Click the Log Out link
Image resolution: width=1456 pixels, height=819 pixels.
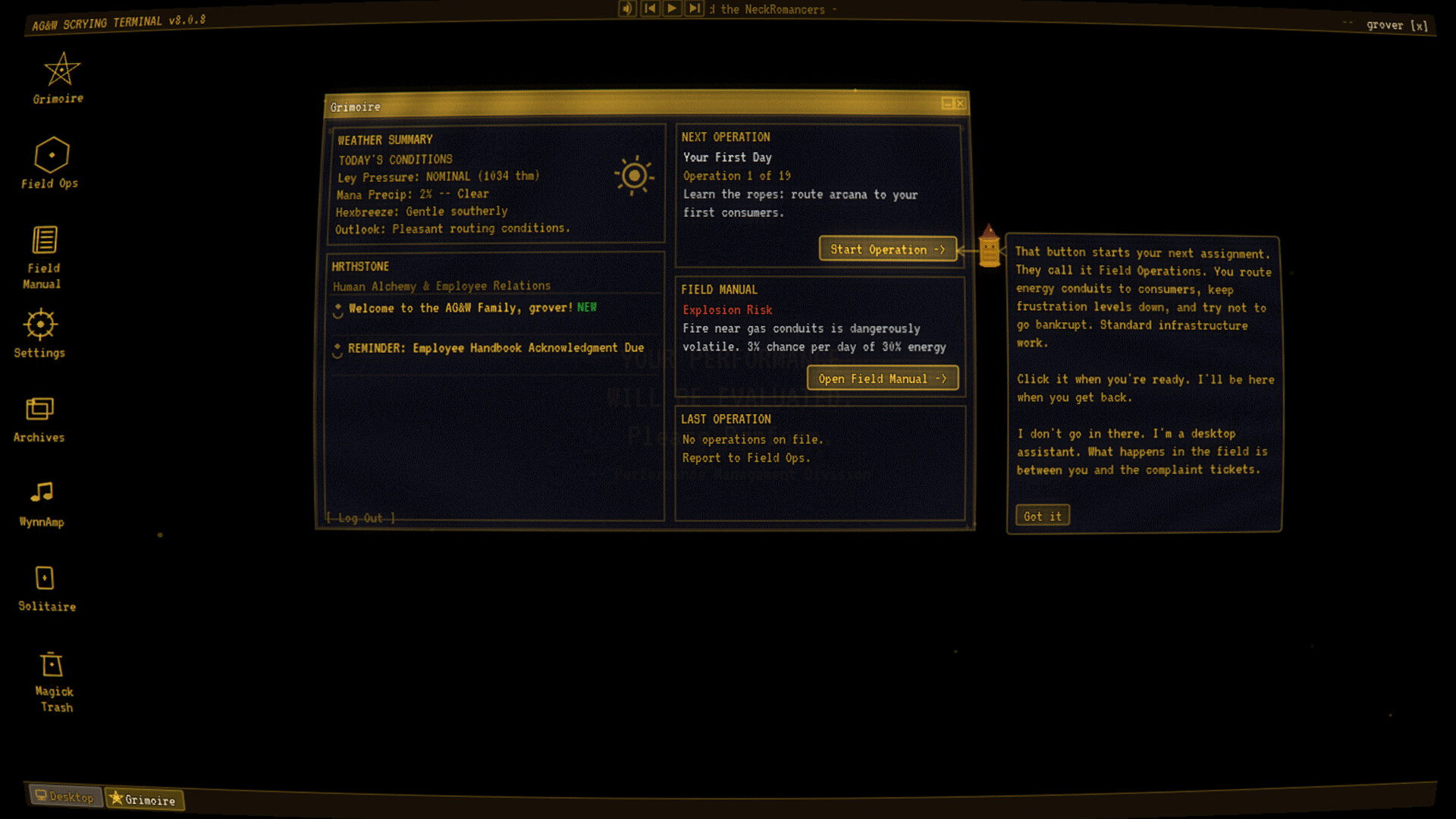pos(360,519)
